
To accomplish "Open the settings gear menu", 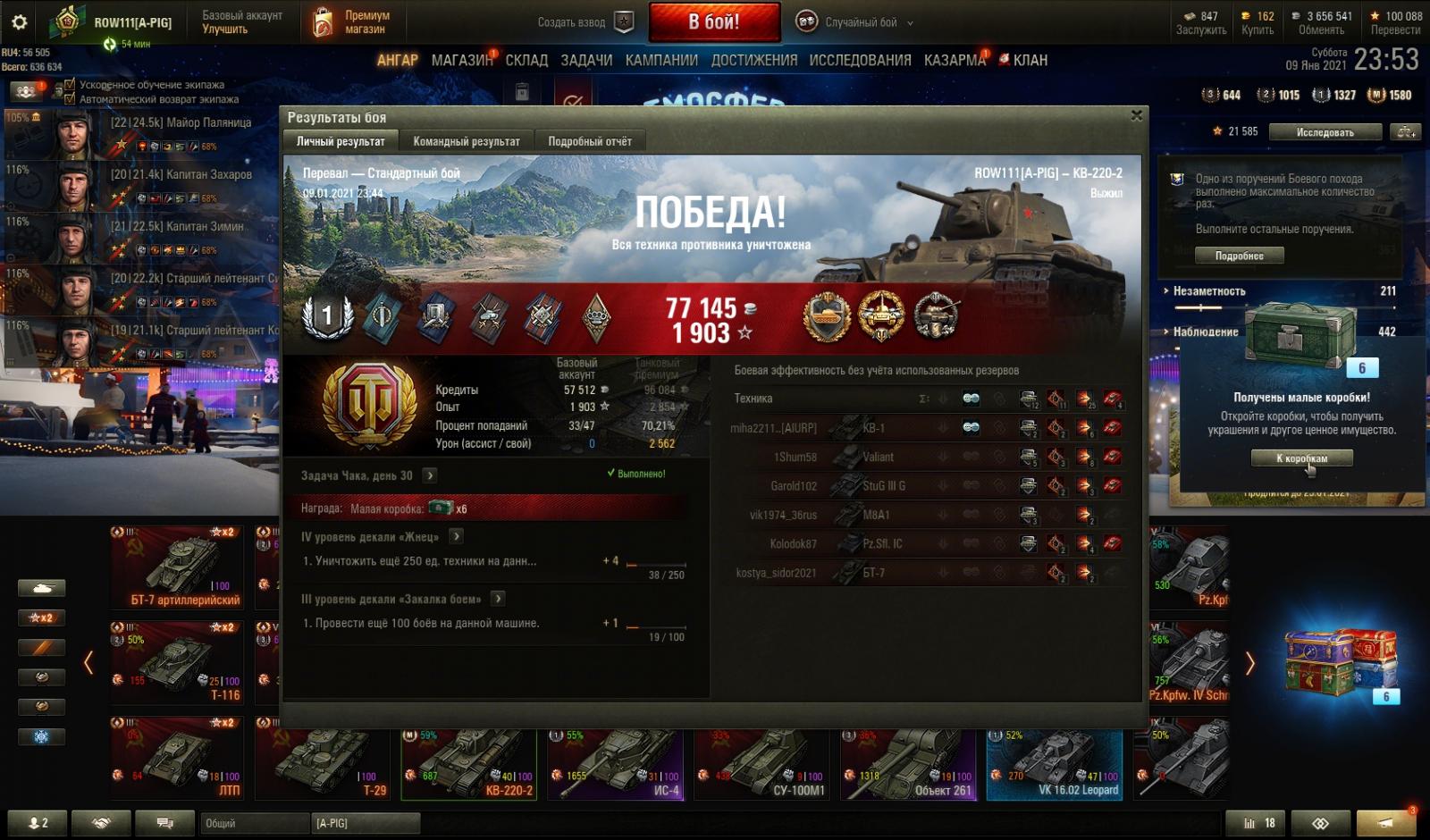I will pos(19,22).
